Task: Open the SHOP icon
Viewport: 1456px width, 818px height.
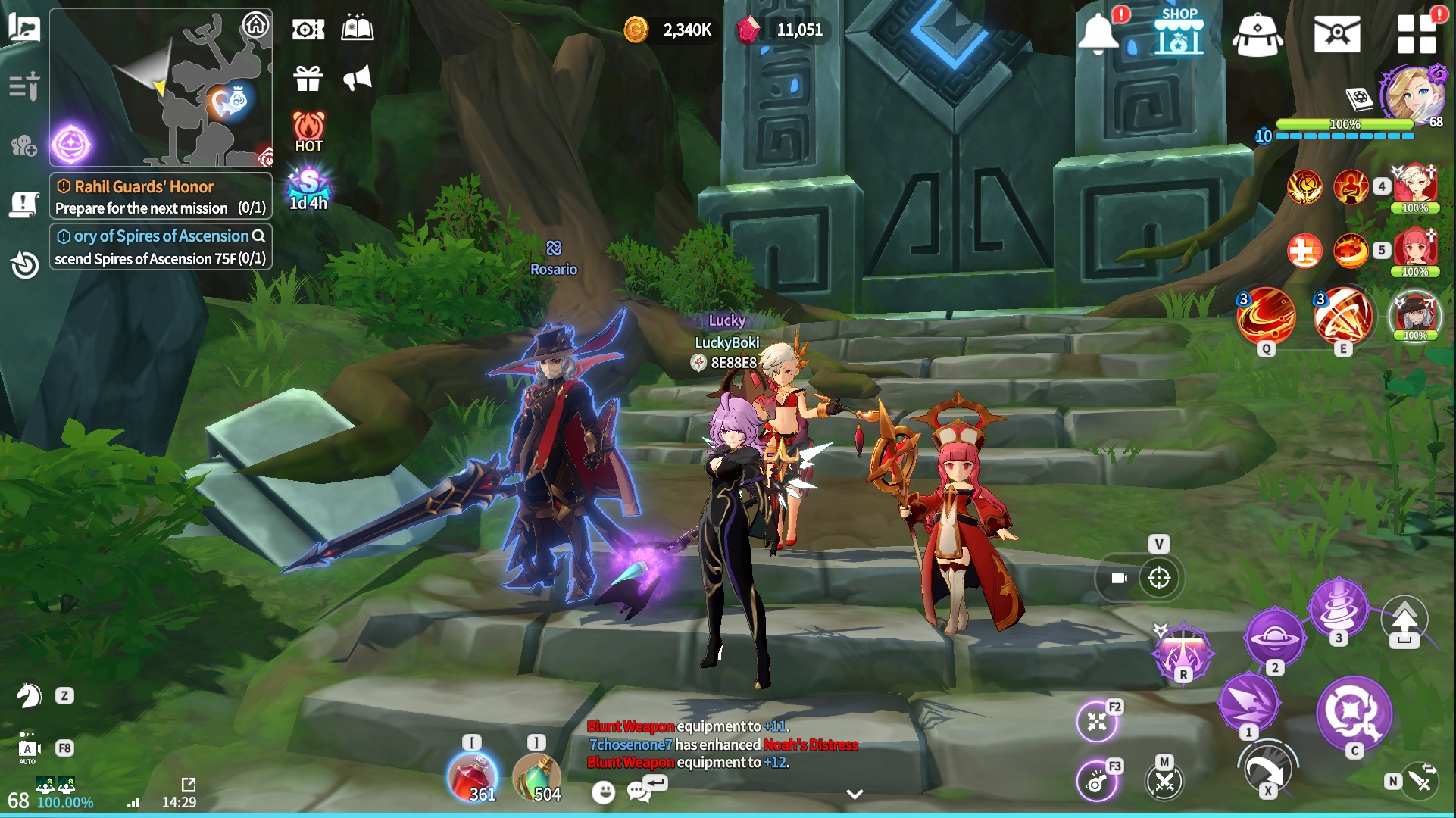Action: click(x=1179, y=32)
